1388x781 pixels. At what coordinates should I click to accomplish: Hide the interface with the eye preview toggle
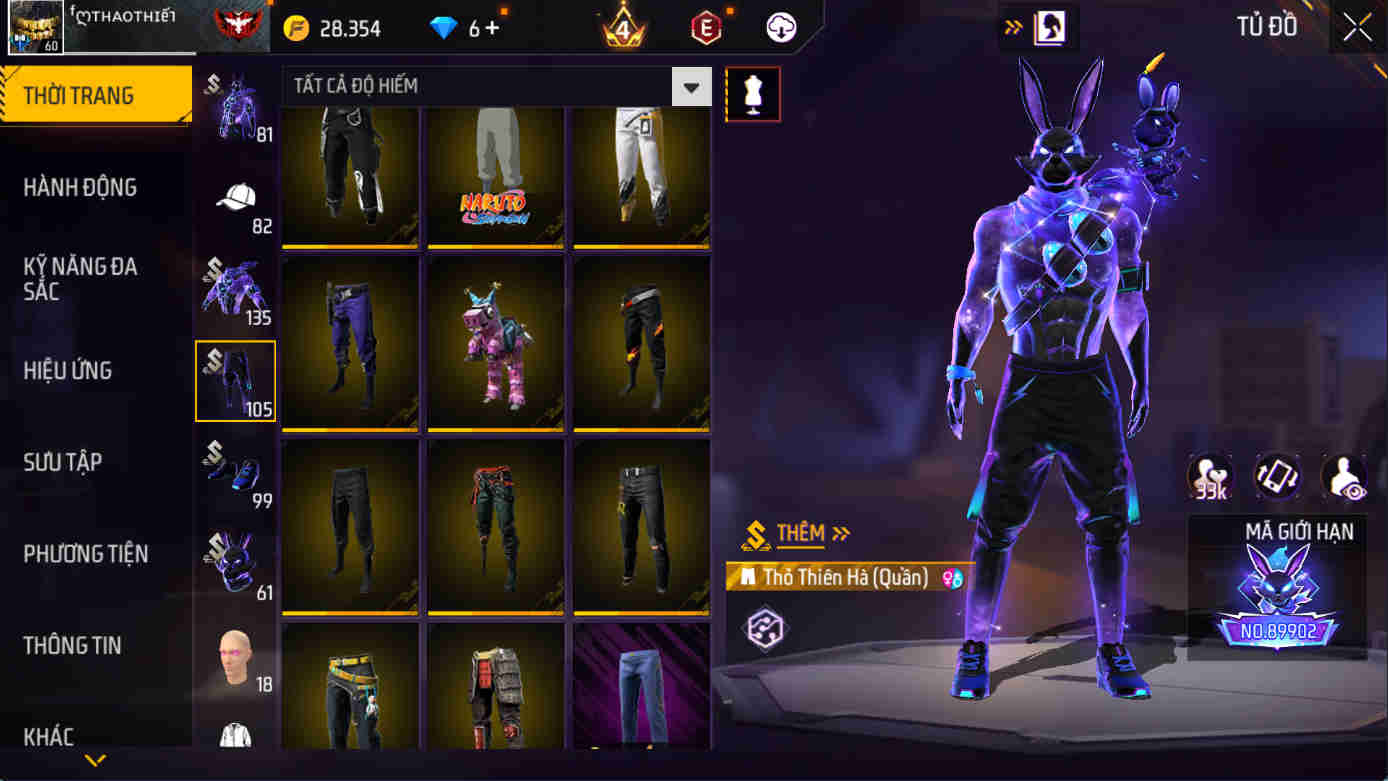1346,478
